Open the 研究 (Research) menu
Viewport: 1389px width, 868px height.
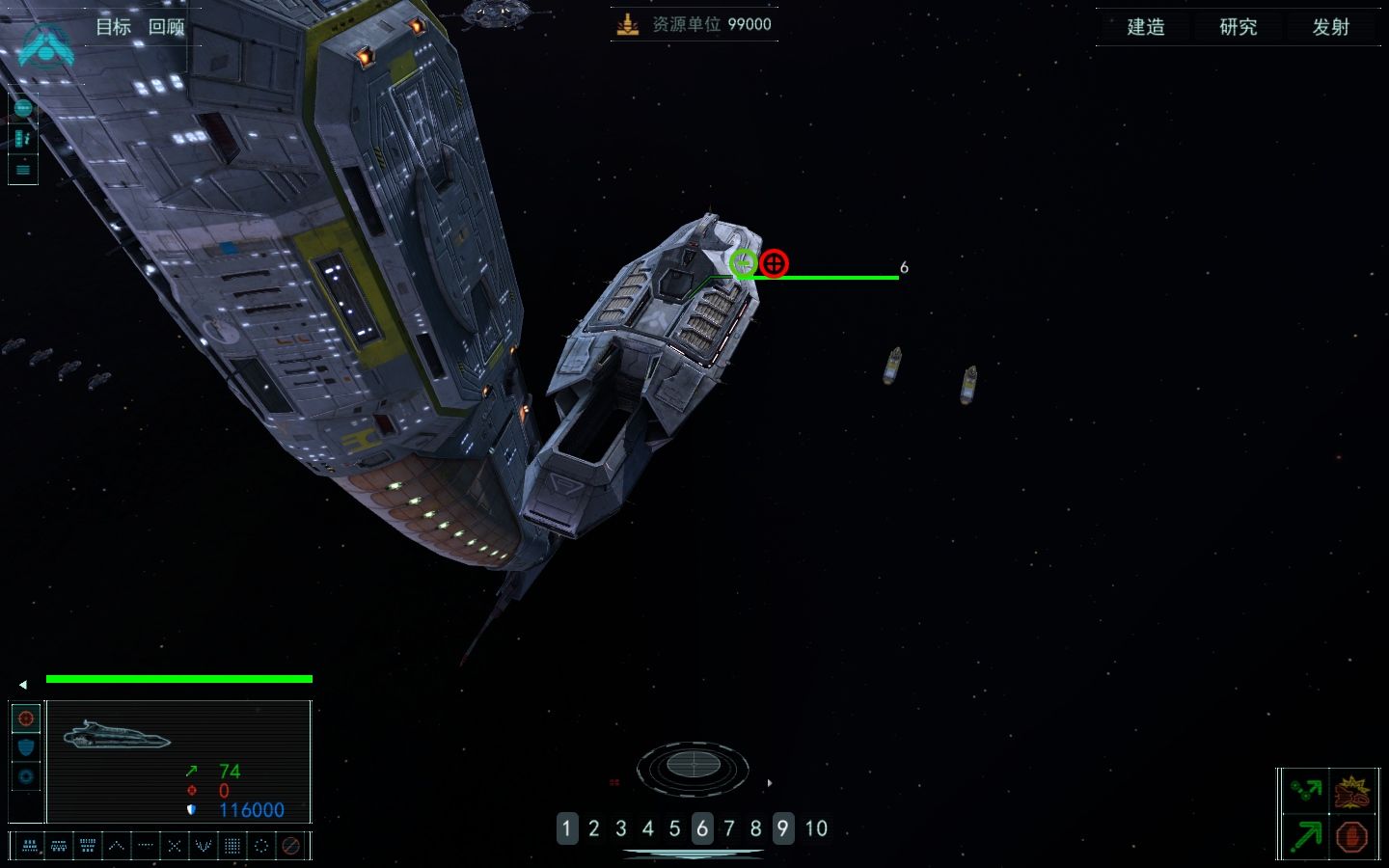(1239, 27)
